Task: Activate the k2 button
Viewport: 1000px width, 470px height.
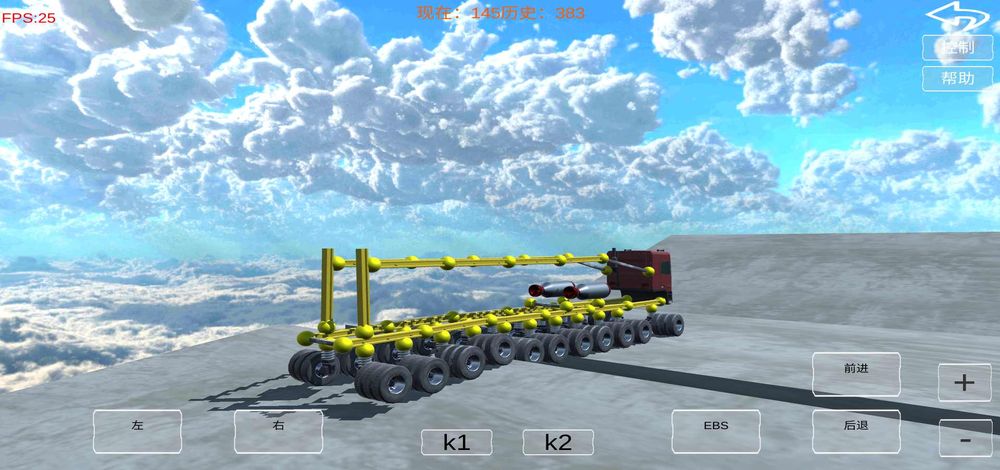Action: tap(558, 442)
